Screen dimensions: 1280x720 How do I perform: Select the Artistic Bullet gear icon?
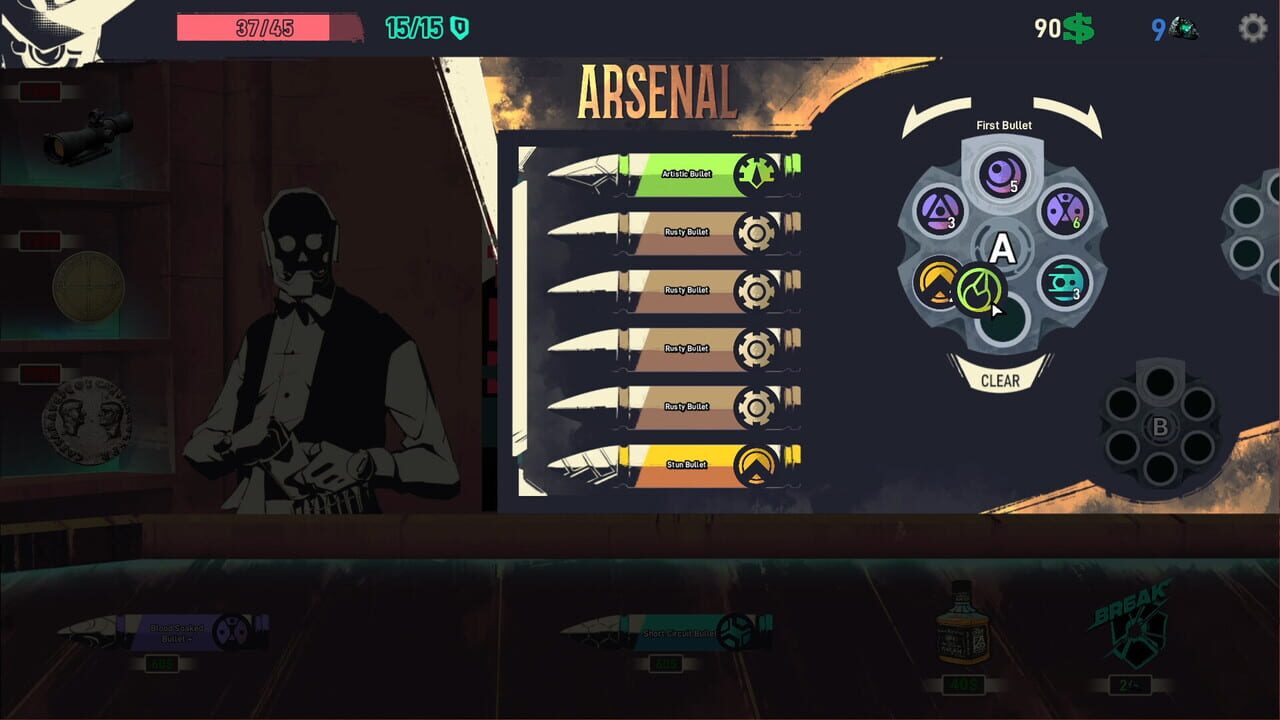pyautogui.click(x=757, y=171)
